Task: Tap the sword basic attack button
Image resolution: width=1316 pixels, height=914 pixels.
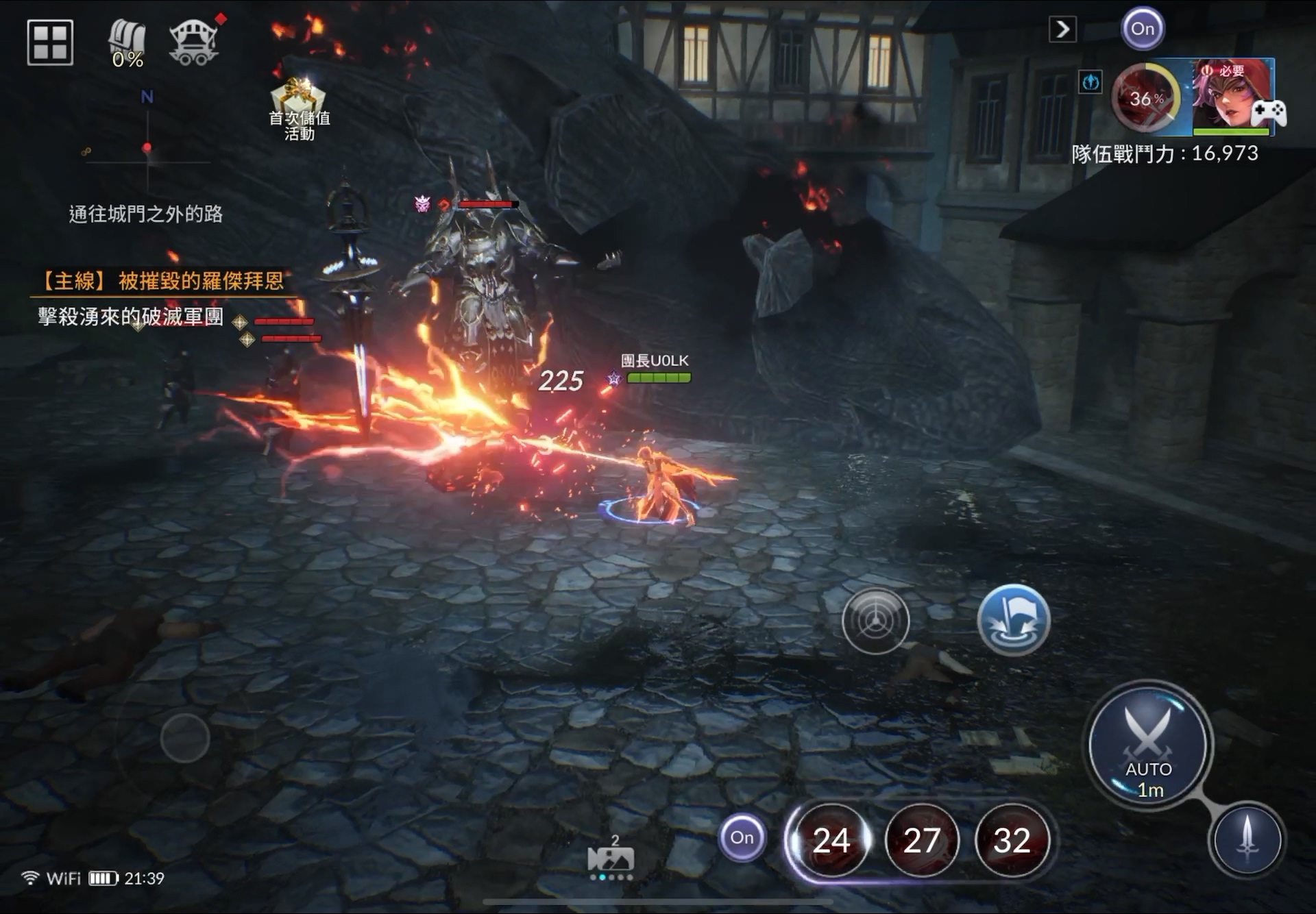Action: (x=1247, y=840)
